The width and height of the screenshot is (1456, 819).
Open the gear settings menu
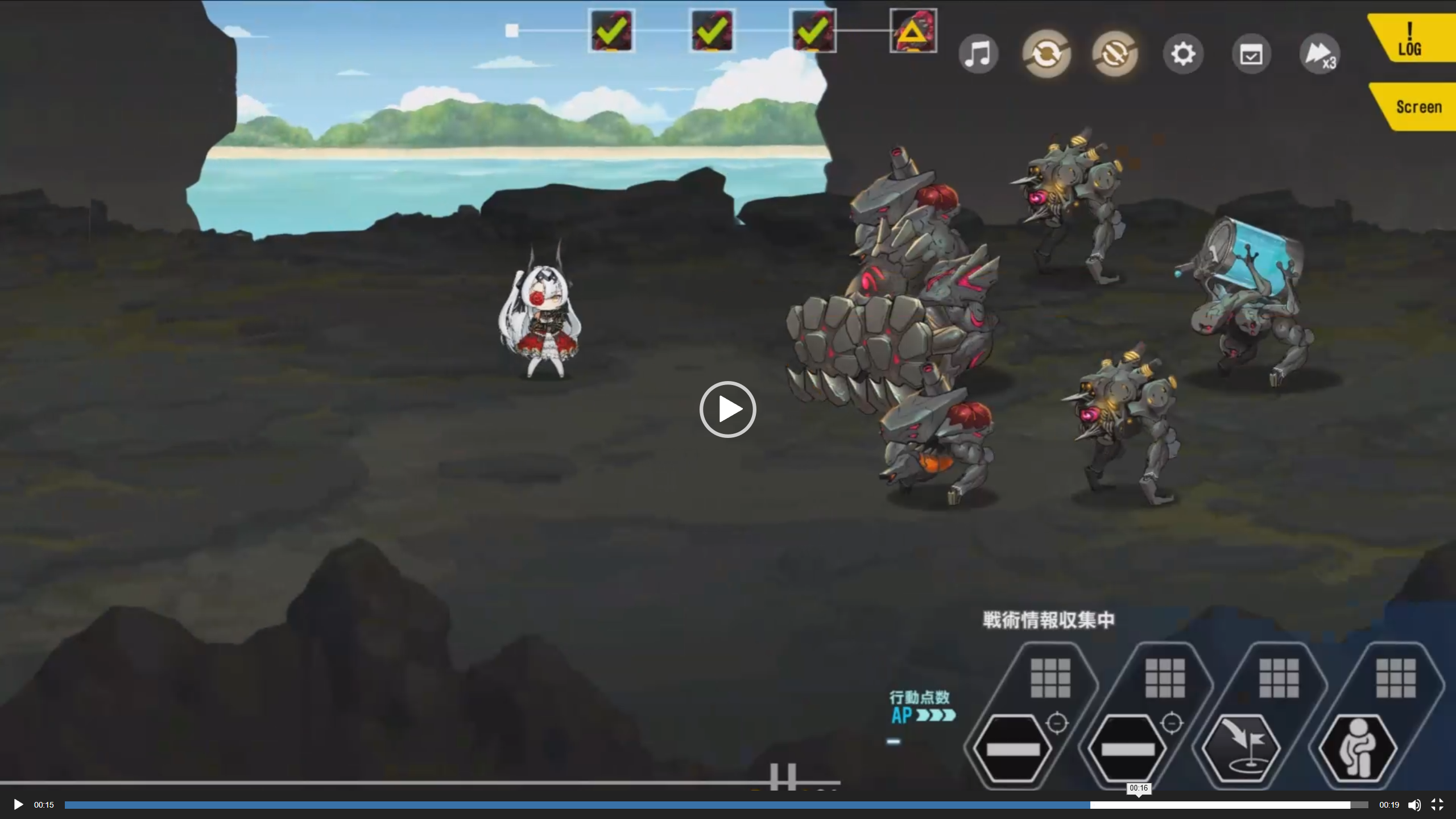1183,55
